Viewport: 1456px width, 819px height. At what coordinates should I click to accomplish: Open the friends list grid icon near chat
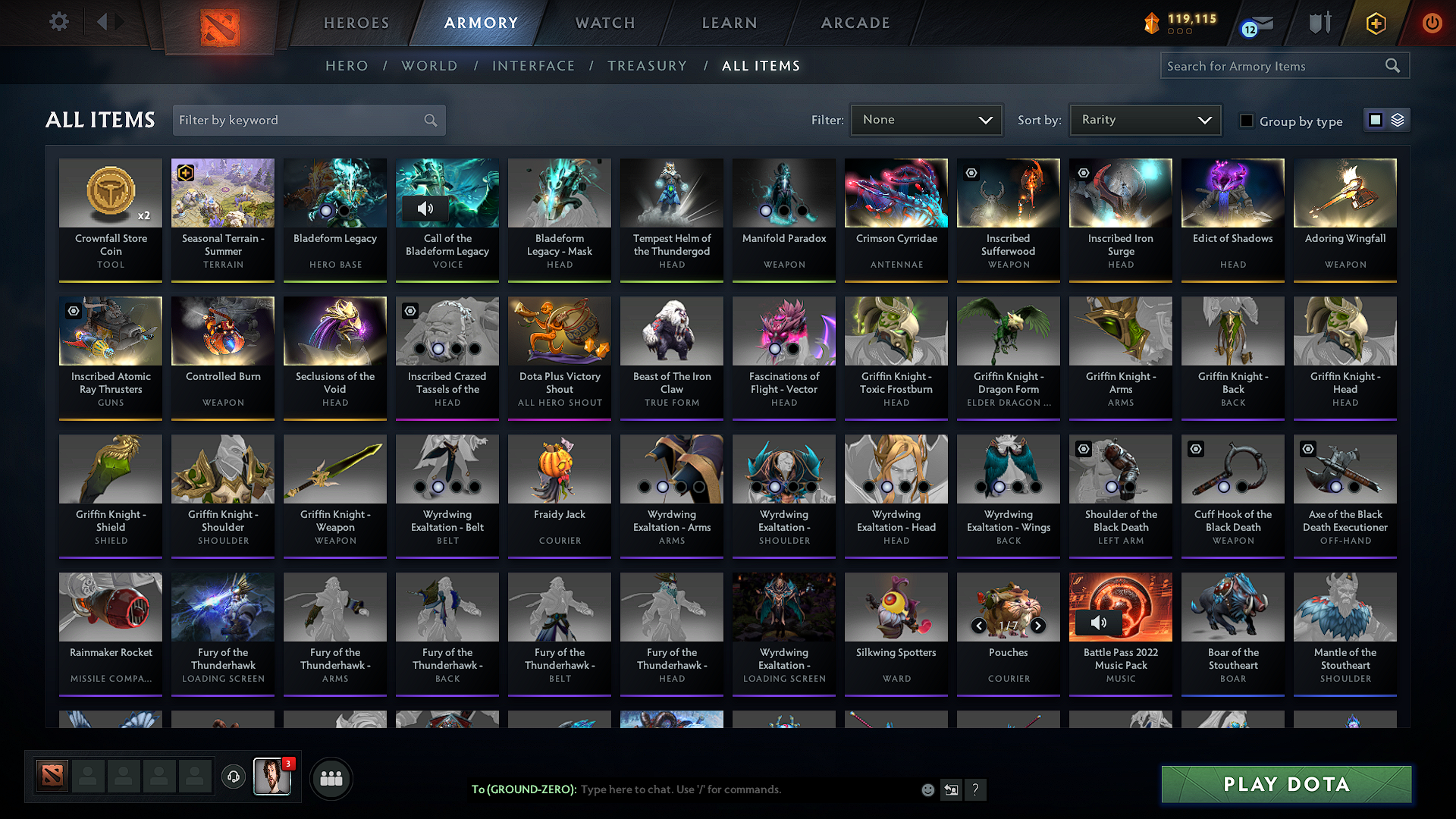331,778
